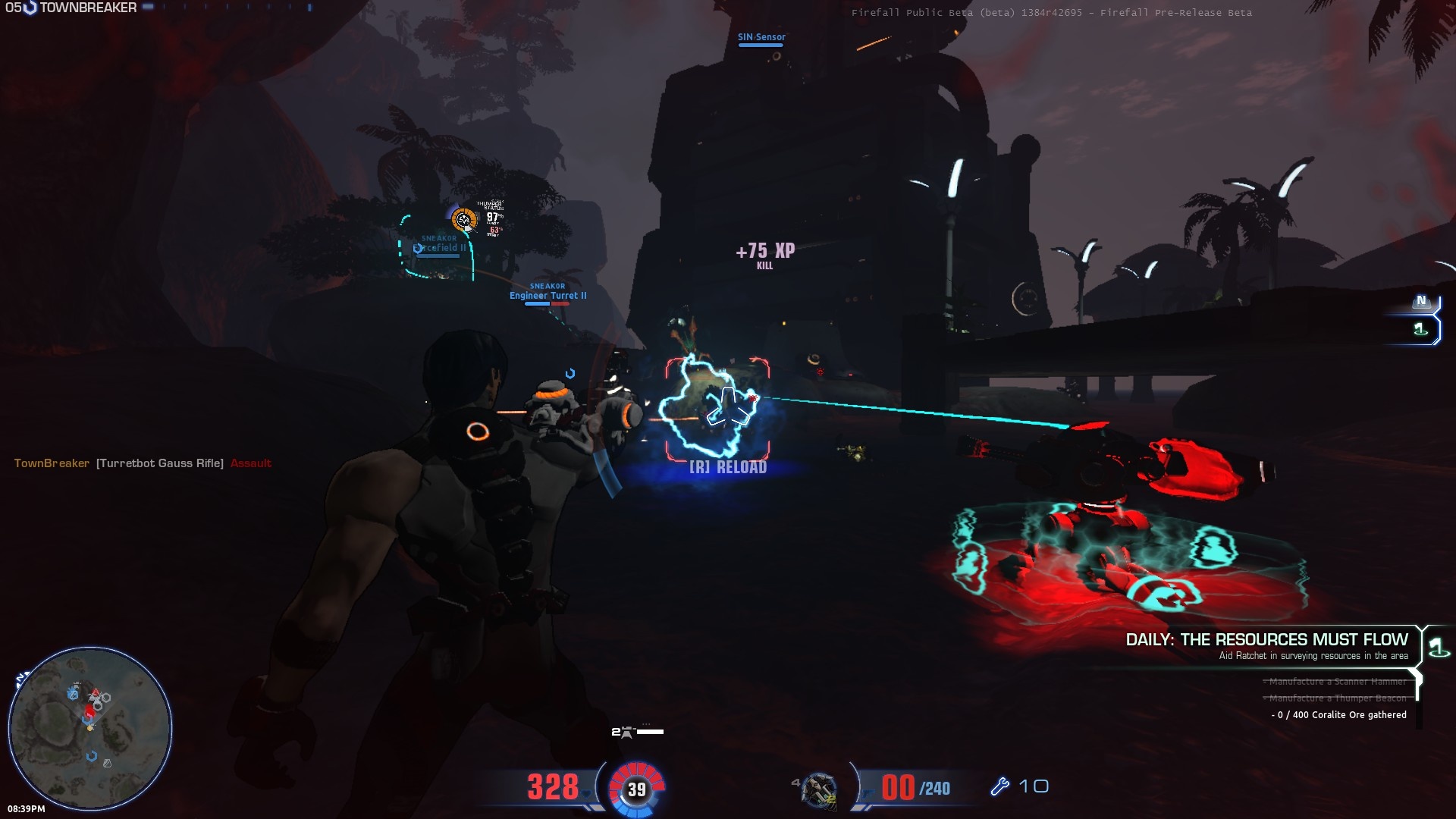Click the SIN Sensor waypoint label
This screenshot has width=1456, height=819.
coord(761,37)
